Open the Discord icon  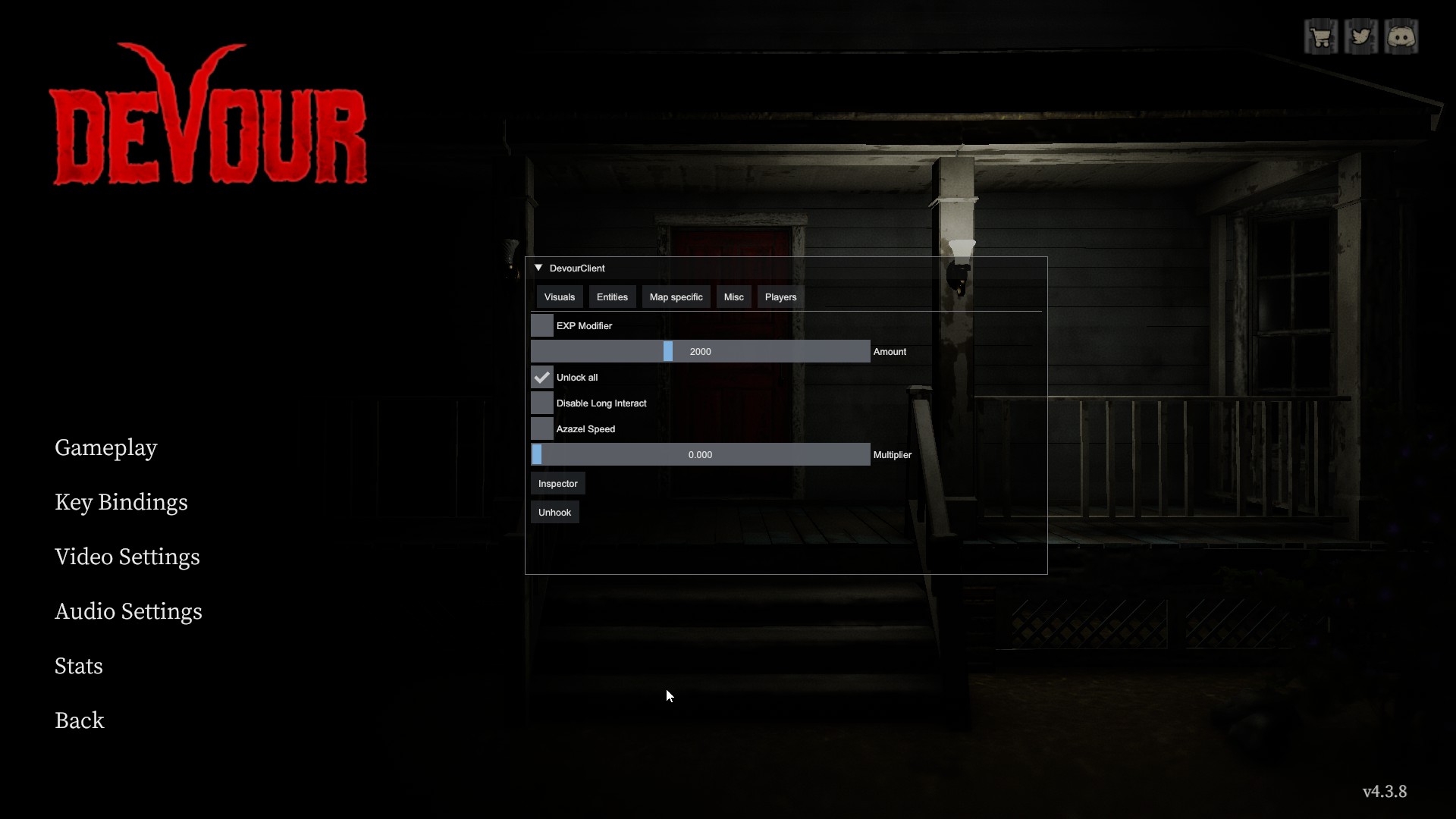click(1402, 36)
